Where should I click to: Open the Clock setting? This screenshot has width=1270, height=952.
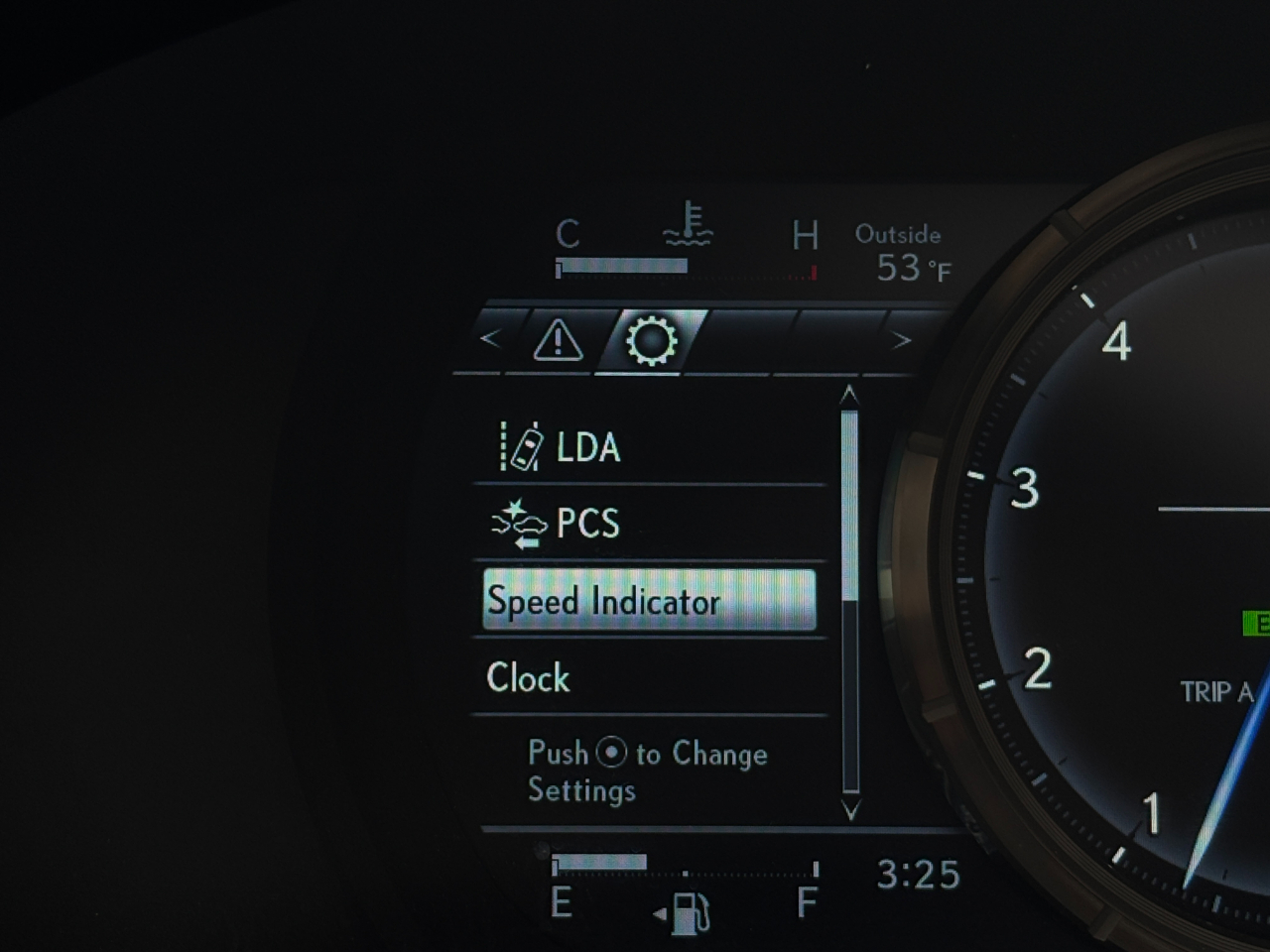[x=650, y=678]
